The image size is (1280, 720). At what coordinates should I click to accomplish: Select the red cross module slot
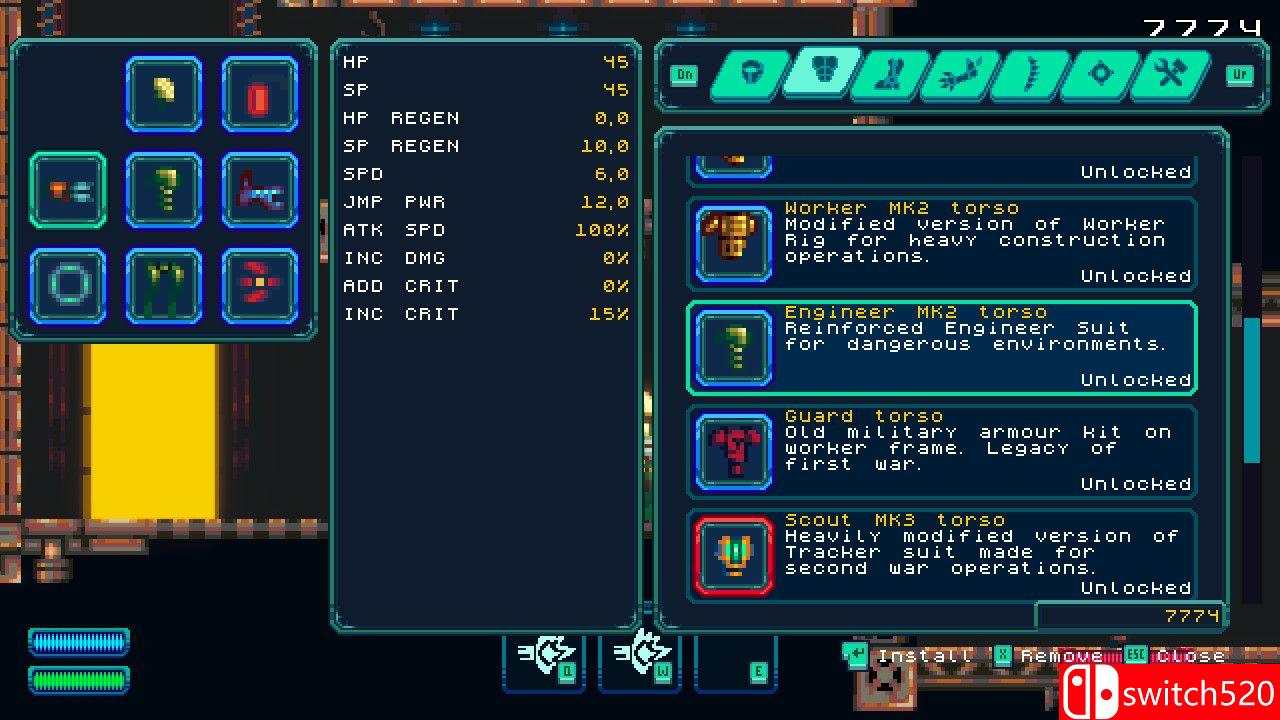[260, 286]
